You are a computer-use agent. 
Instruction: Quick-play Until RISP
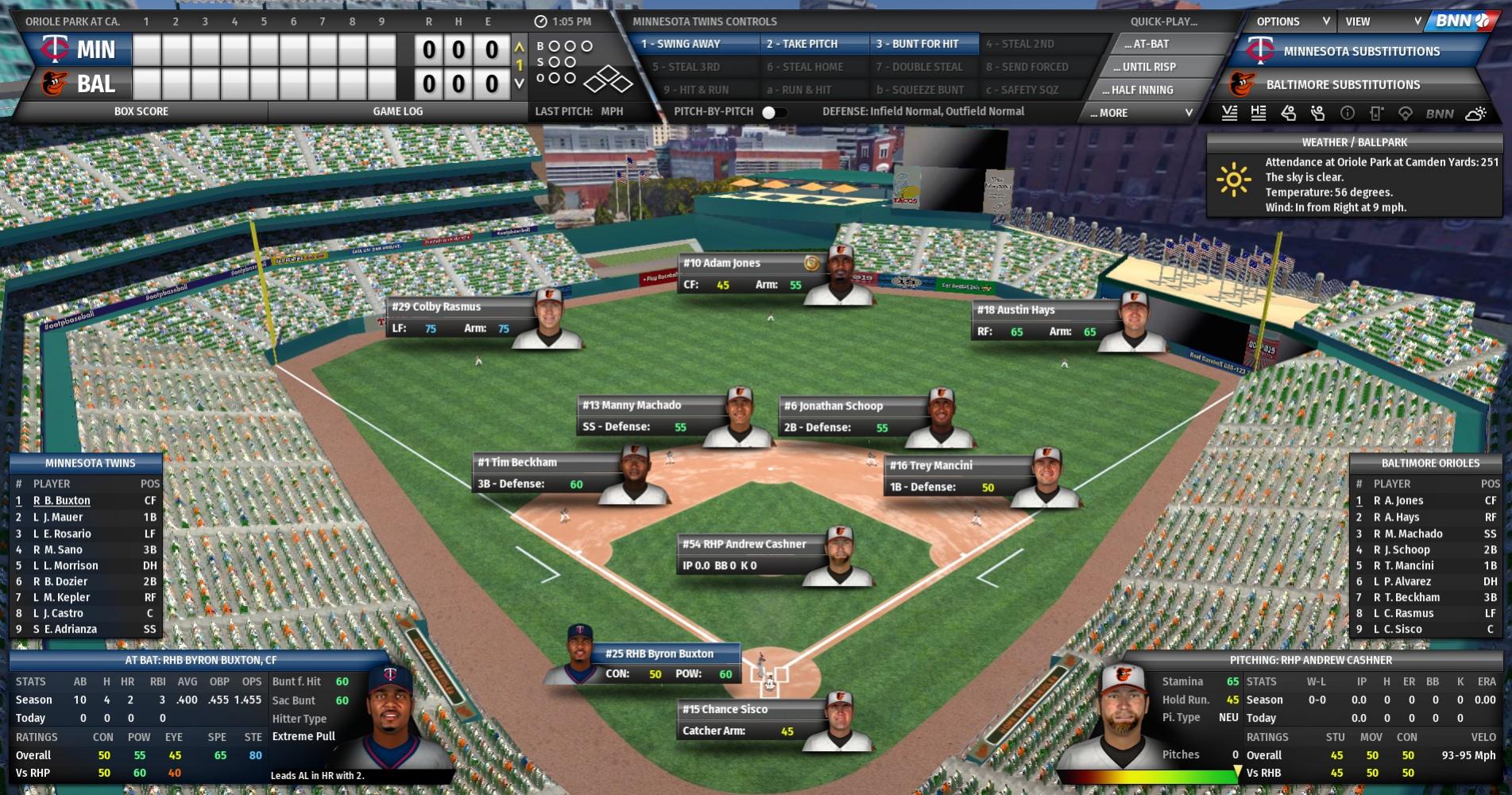(x=1149, y=67)
